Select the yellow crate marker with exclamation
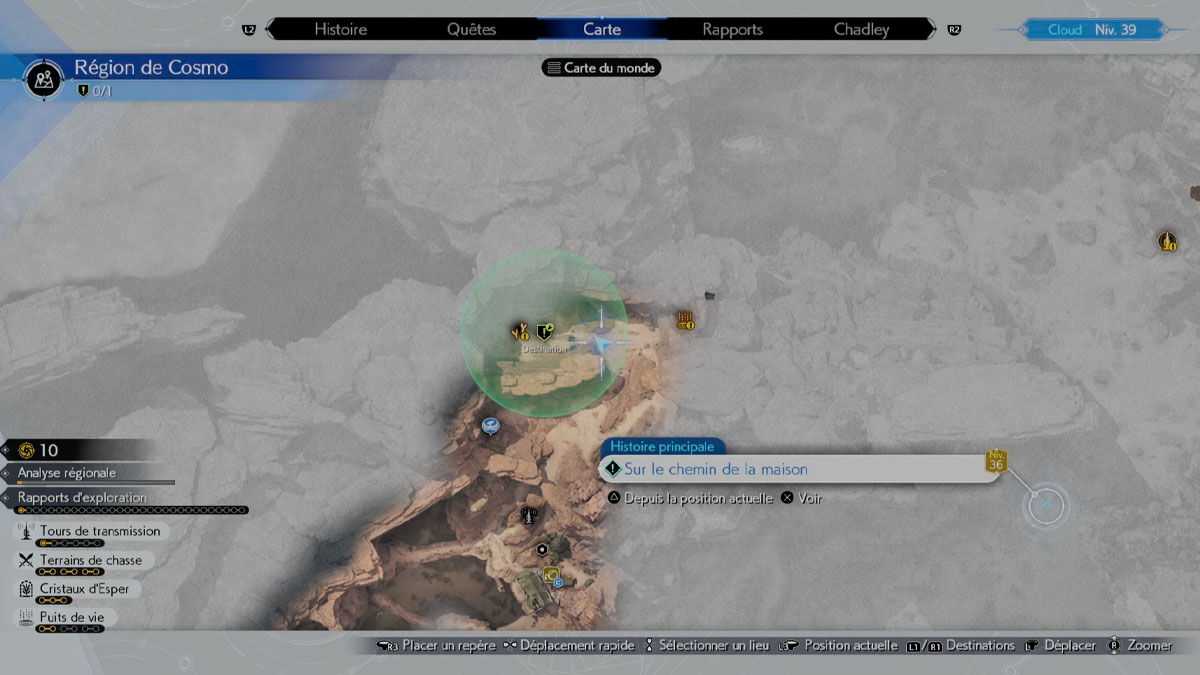The height and width of the screenshot is (675, 1200). coord(685,320)
